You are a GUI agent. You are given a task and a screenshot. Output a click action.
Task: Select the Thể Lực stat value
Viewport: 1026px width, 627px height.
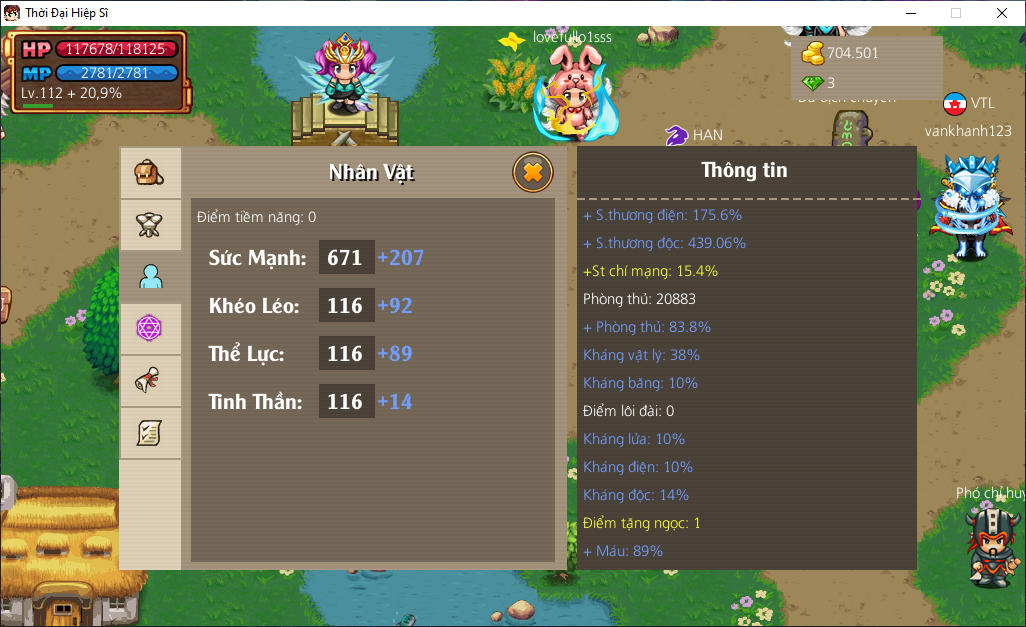click(x=346, y=353)
